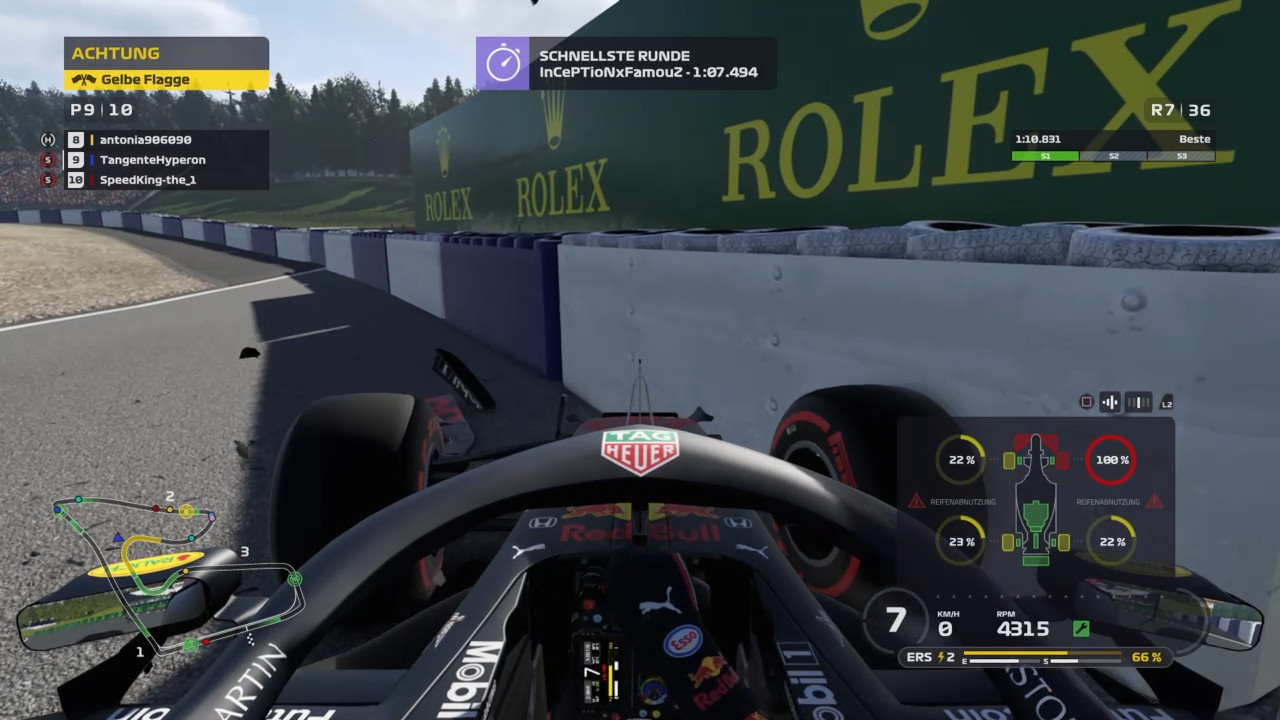Click the voice command waveform icon
The width and height of the screenshot is (1280, 720).
pyautogui.click(x=1110, y=402)
